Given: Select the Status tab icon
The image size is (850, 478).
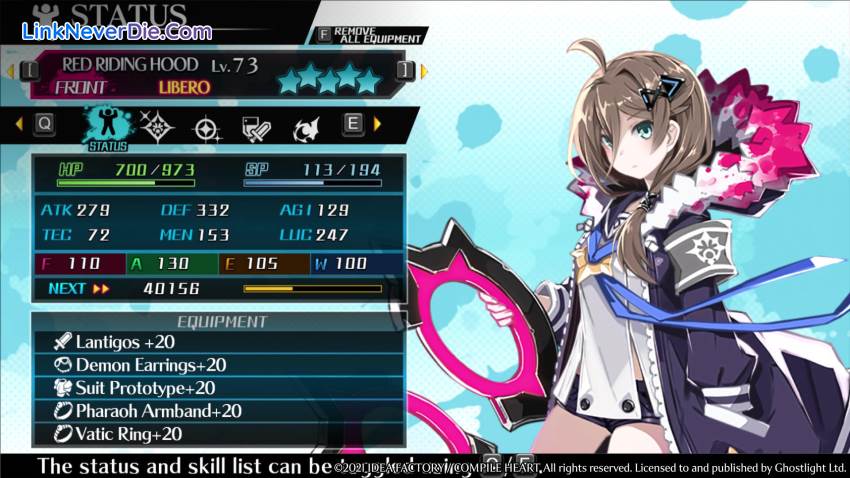Looking at the screenshot, I should 108,127.
